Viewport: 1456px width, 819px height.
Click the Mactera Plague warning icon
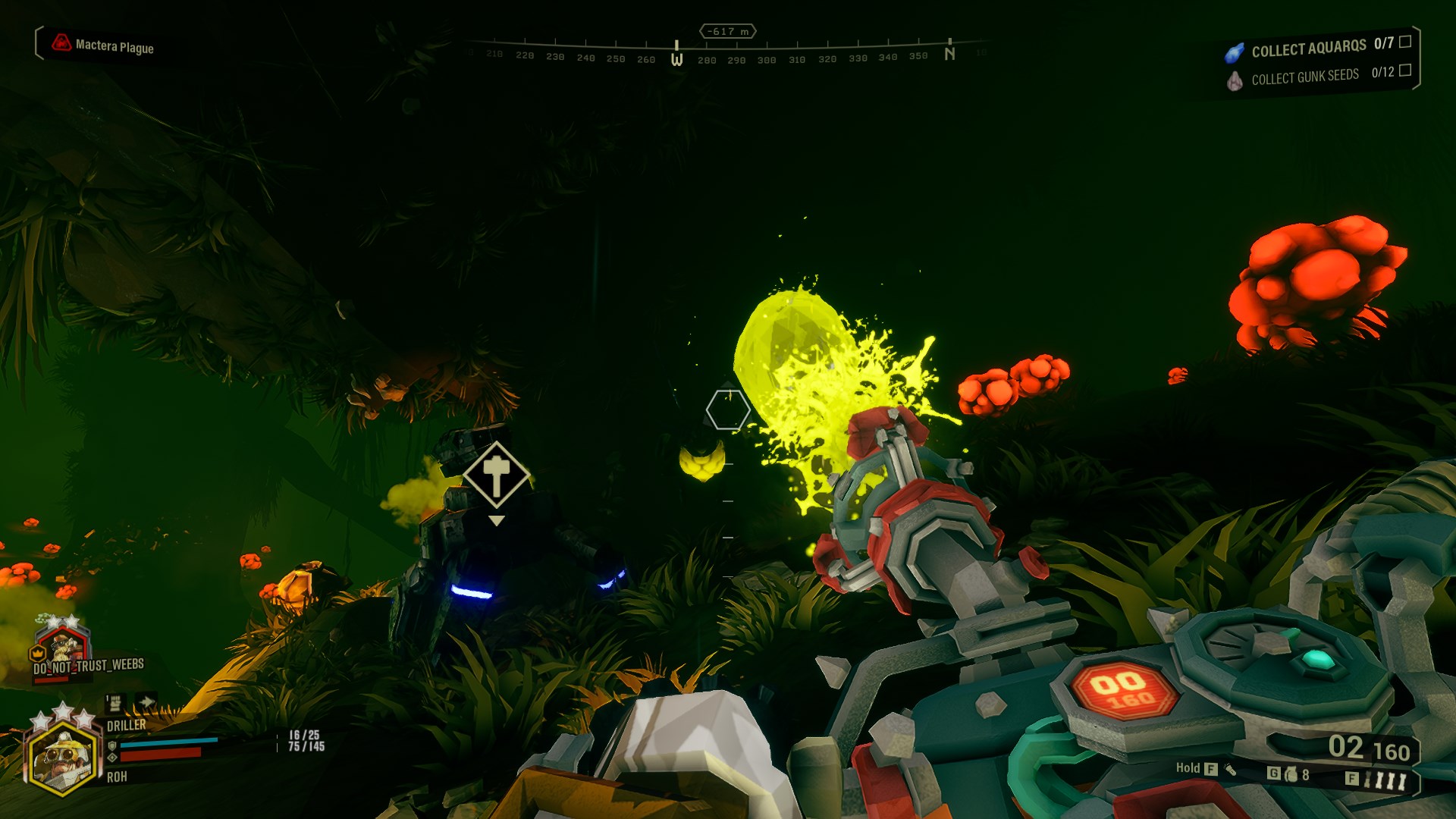pyautogui.click(x=61, y=43)
